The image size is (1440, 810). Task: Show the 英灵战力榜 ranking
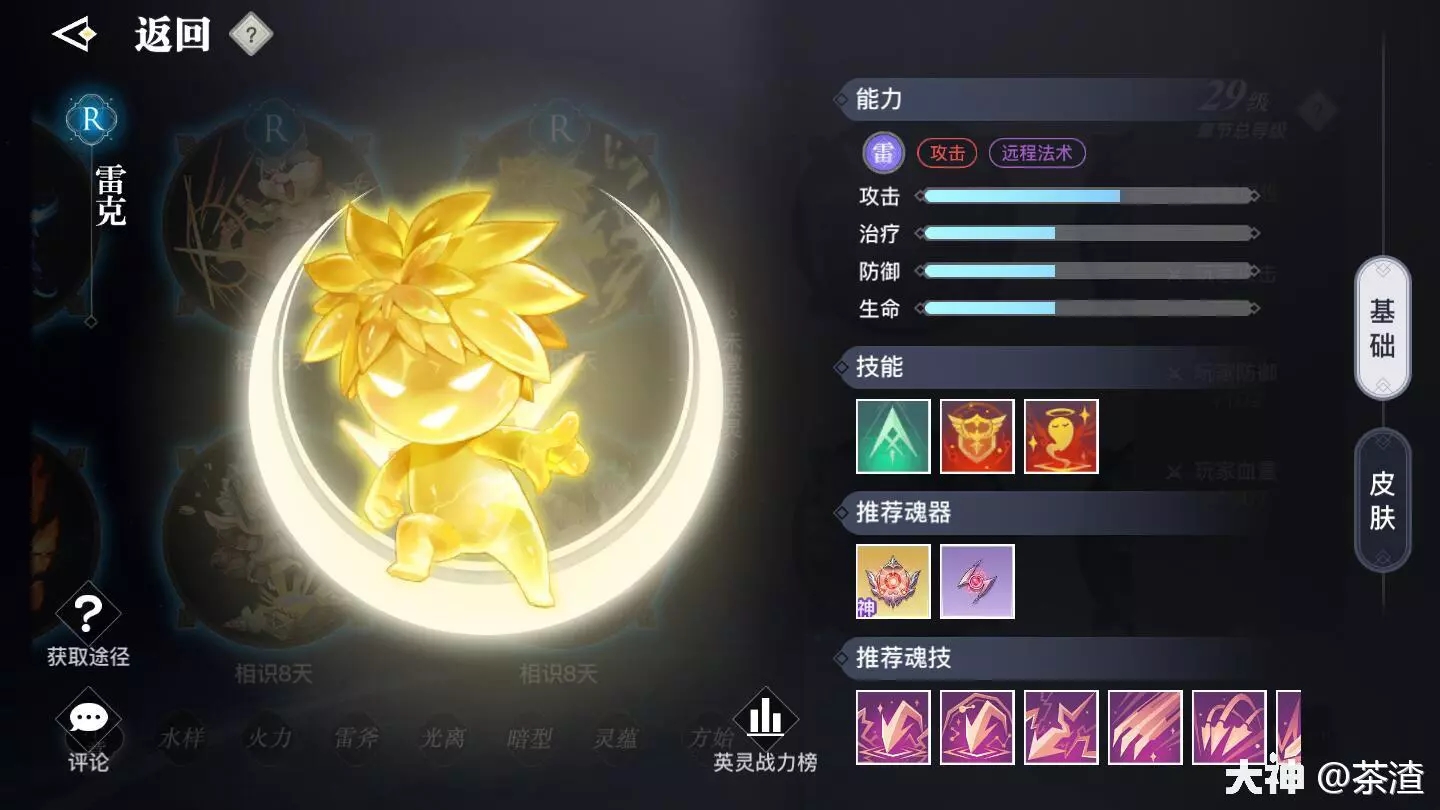[765, 730]
